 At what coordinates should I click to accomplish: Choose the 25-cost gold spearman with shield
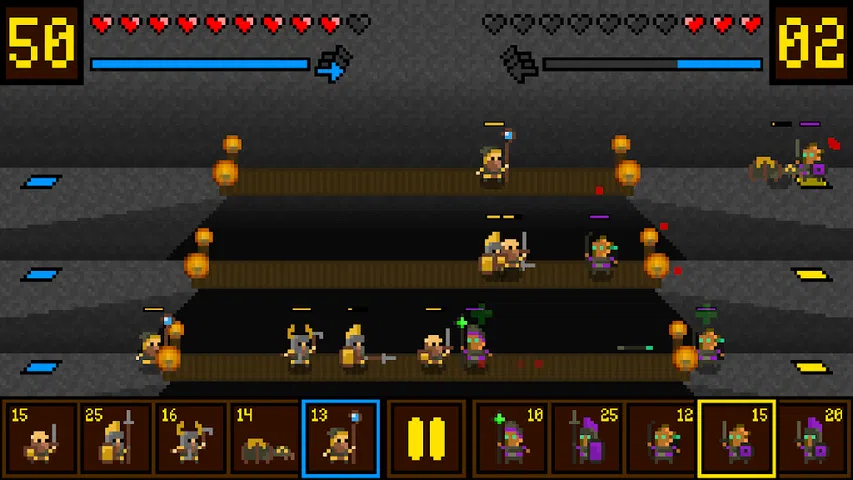115,438
